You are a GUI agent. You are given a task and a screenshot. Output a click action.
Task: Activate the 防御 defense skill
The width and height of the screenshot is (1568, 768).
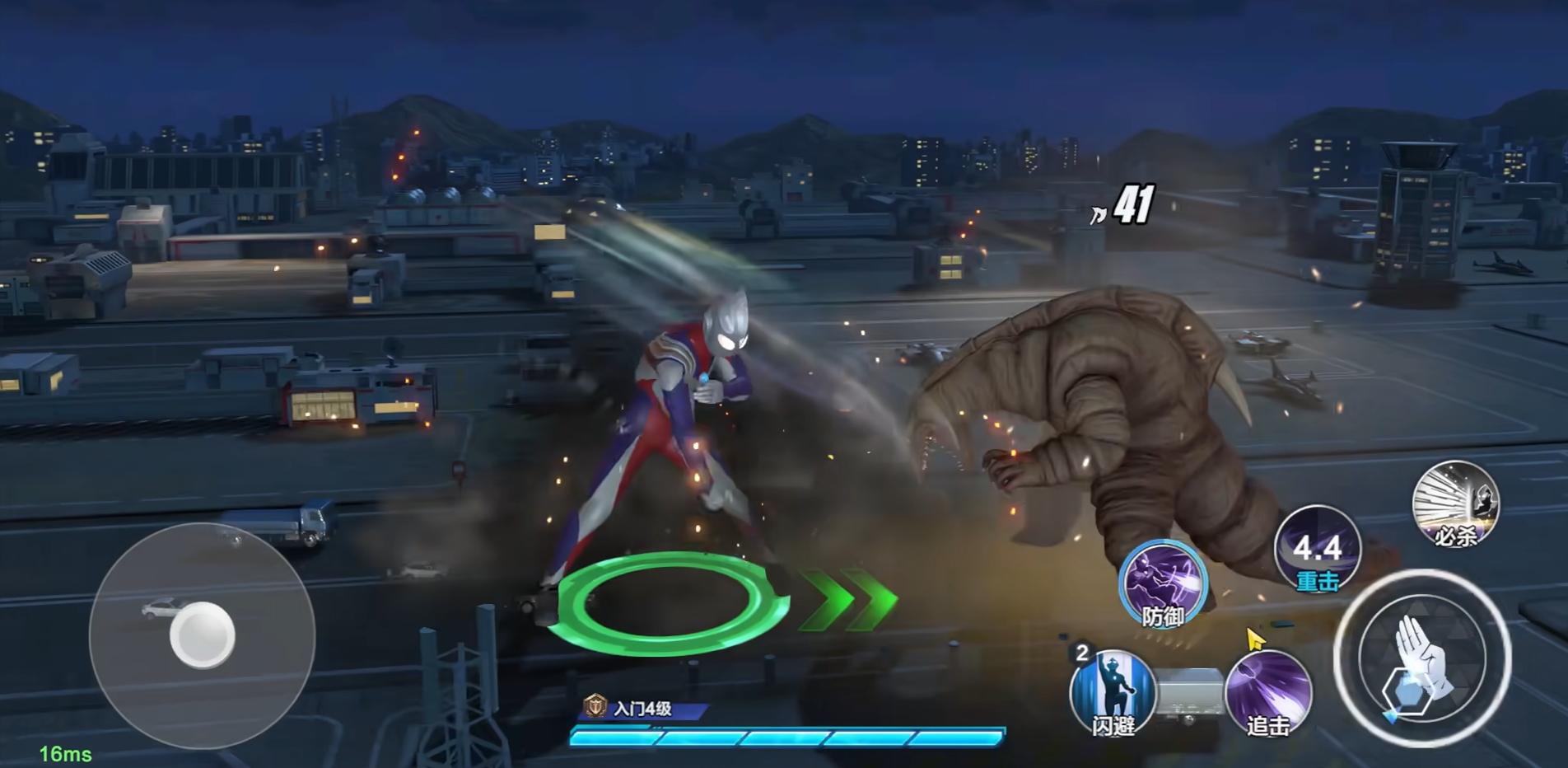tap(1163, 583)
